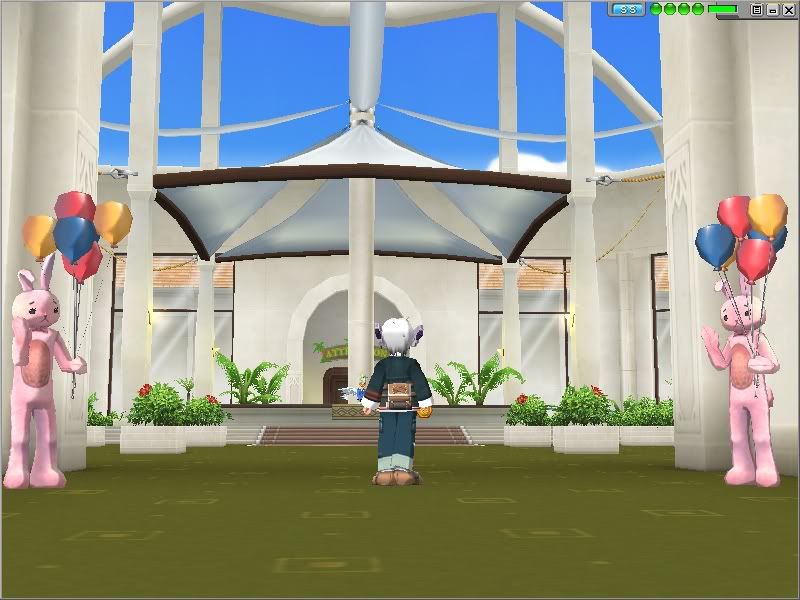
Task: Close the game window
Action: pyautogui.click(x=788, y=9)
